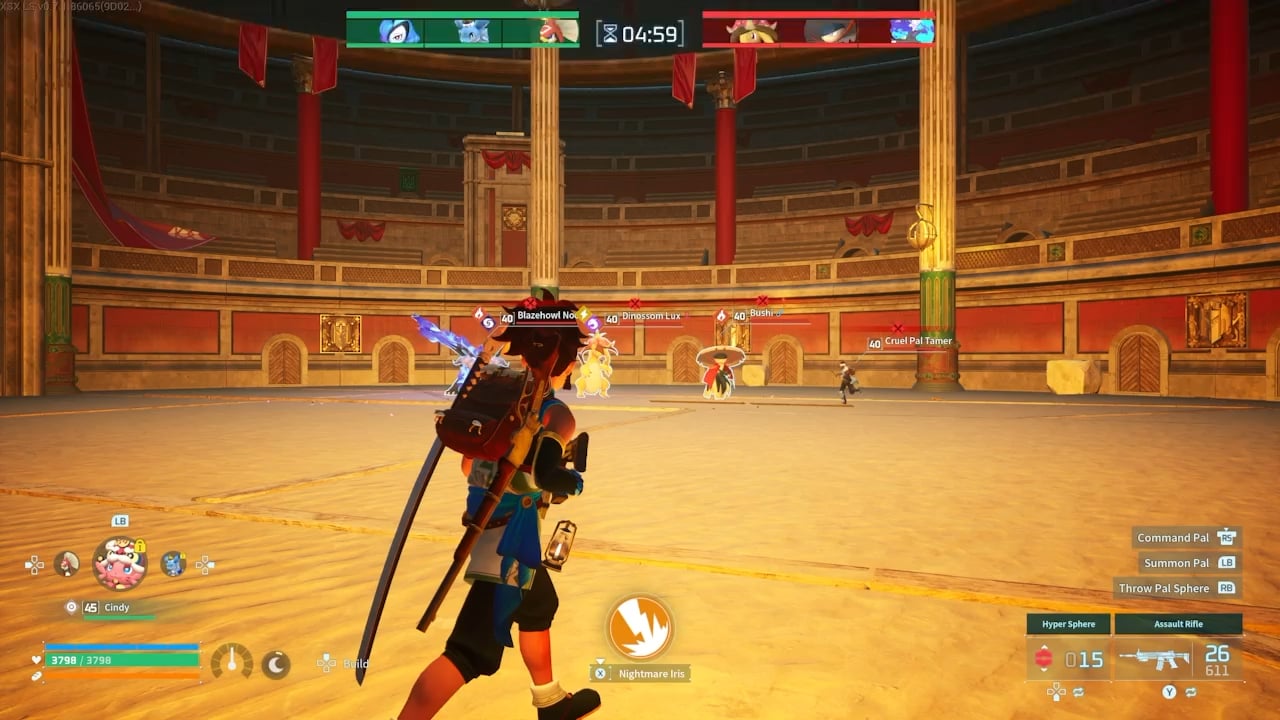
Task: Click the Dinossom Lux portrait in red team
Action: coord(752,32)
